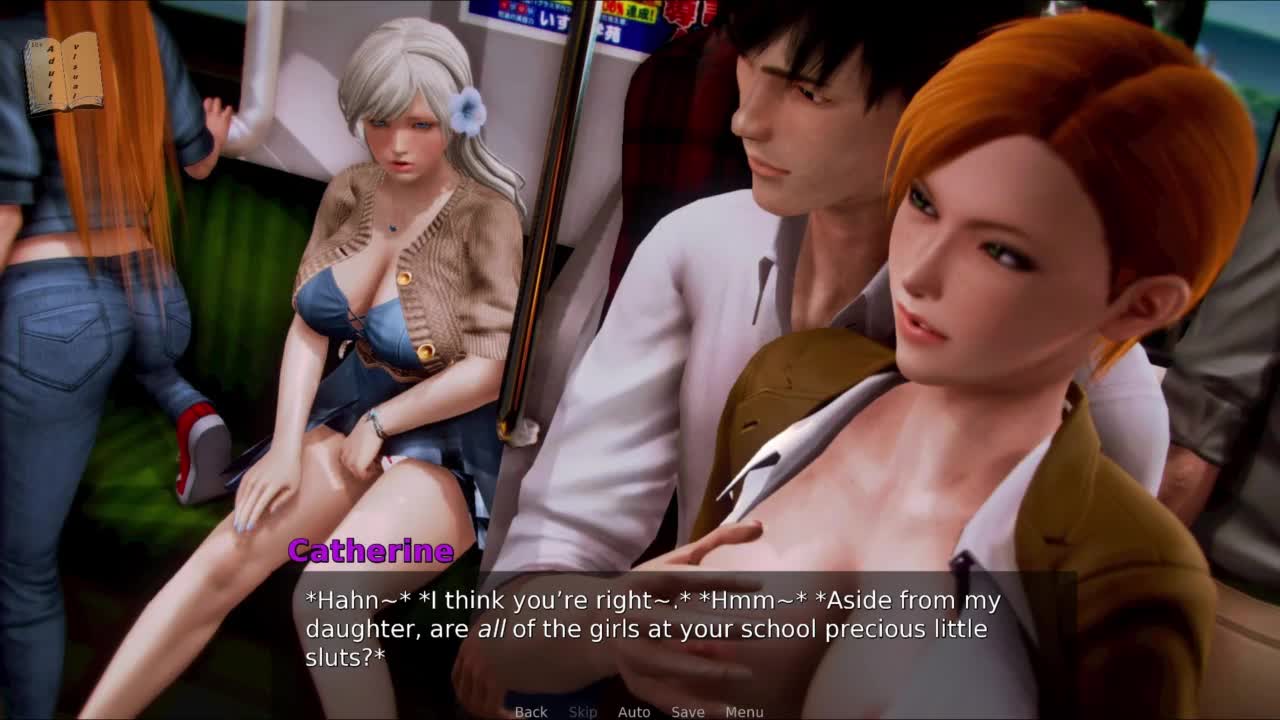Open the game Menu
The height and width of the screenshot is (720, 1280).
coord(744,712)
